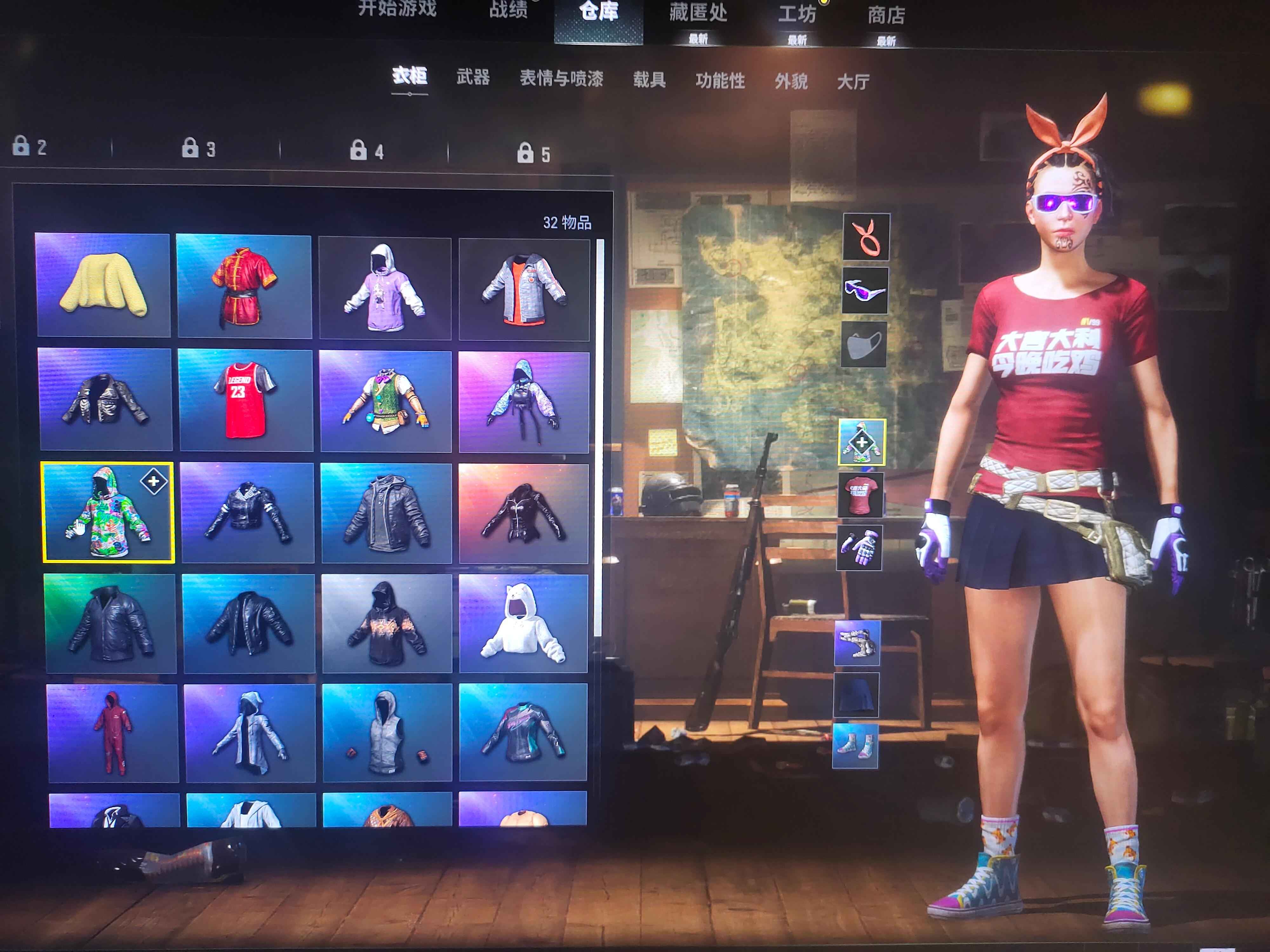Select the equipped purple gloves slot
1270x952 pixels.
tap(859, 548)
